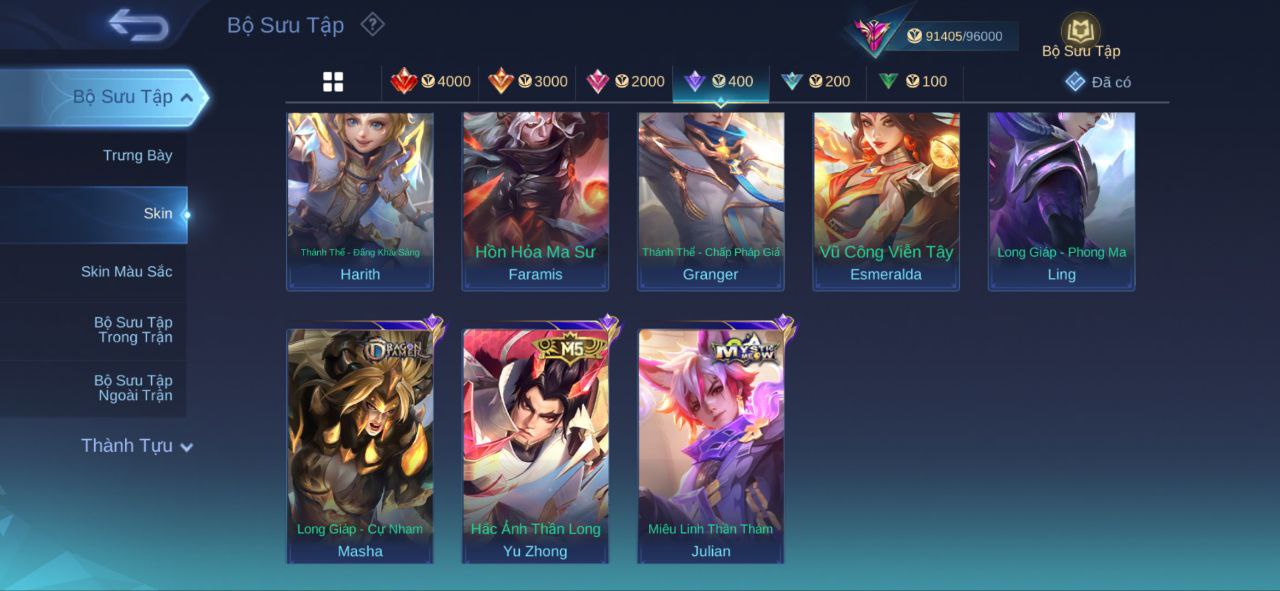This screenshot has height=591, width=1280.
Task: Select Yu Zhong Hắc Ảnh Thần Long card
Action: (535, 445)
